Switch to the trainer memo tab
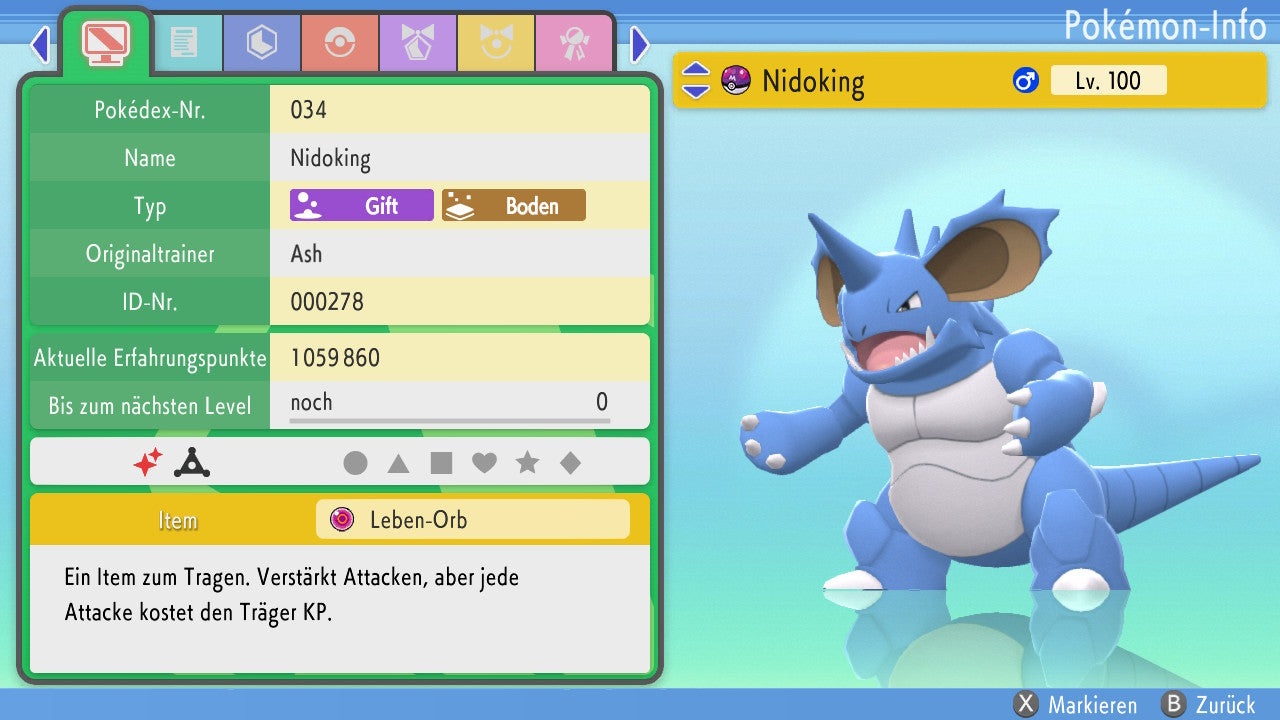The image size is (1280, 720). (184, 43)
